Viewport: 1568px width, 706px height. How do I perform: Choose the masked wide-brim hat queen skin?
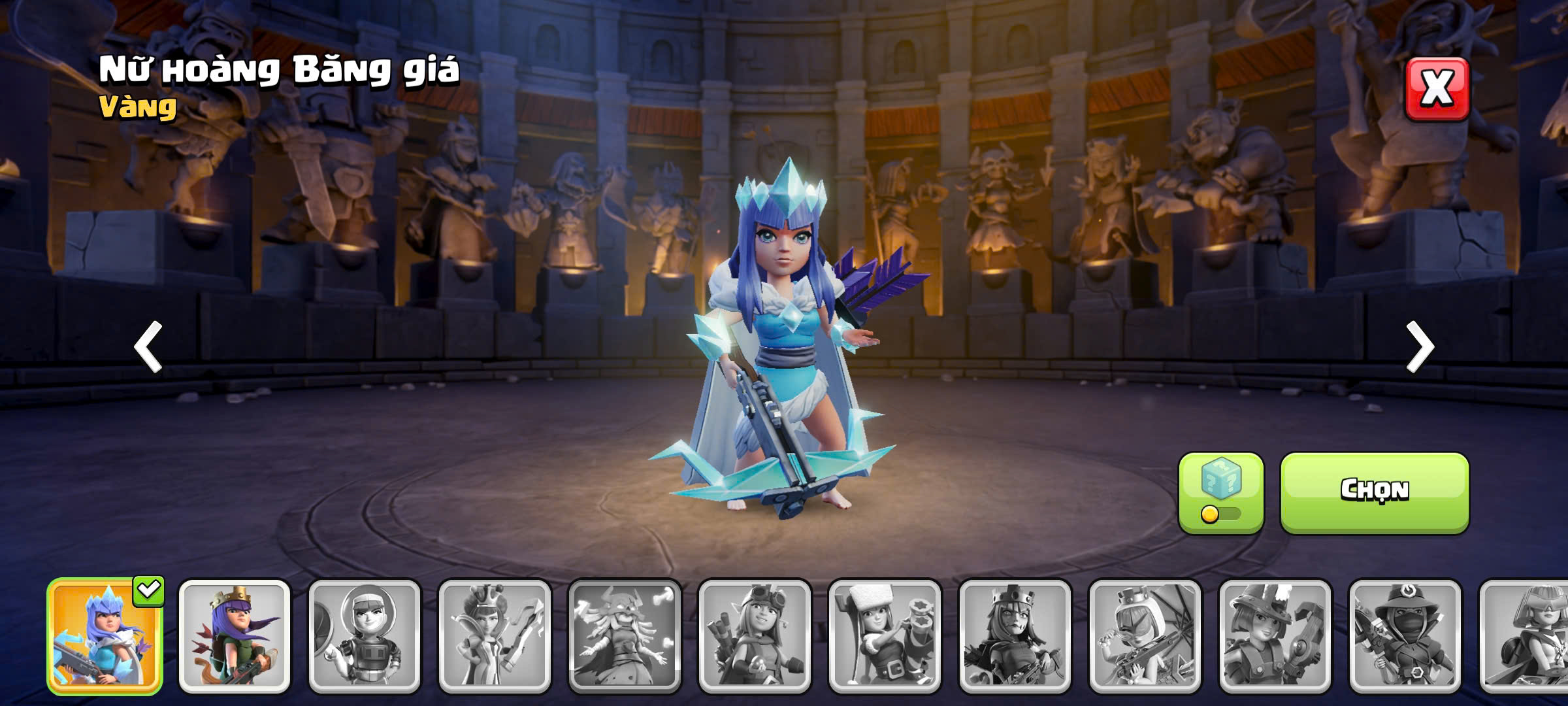(1405, 636)
